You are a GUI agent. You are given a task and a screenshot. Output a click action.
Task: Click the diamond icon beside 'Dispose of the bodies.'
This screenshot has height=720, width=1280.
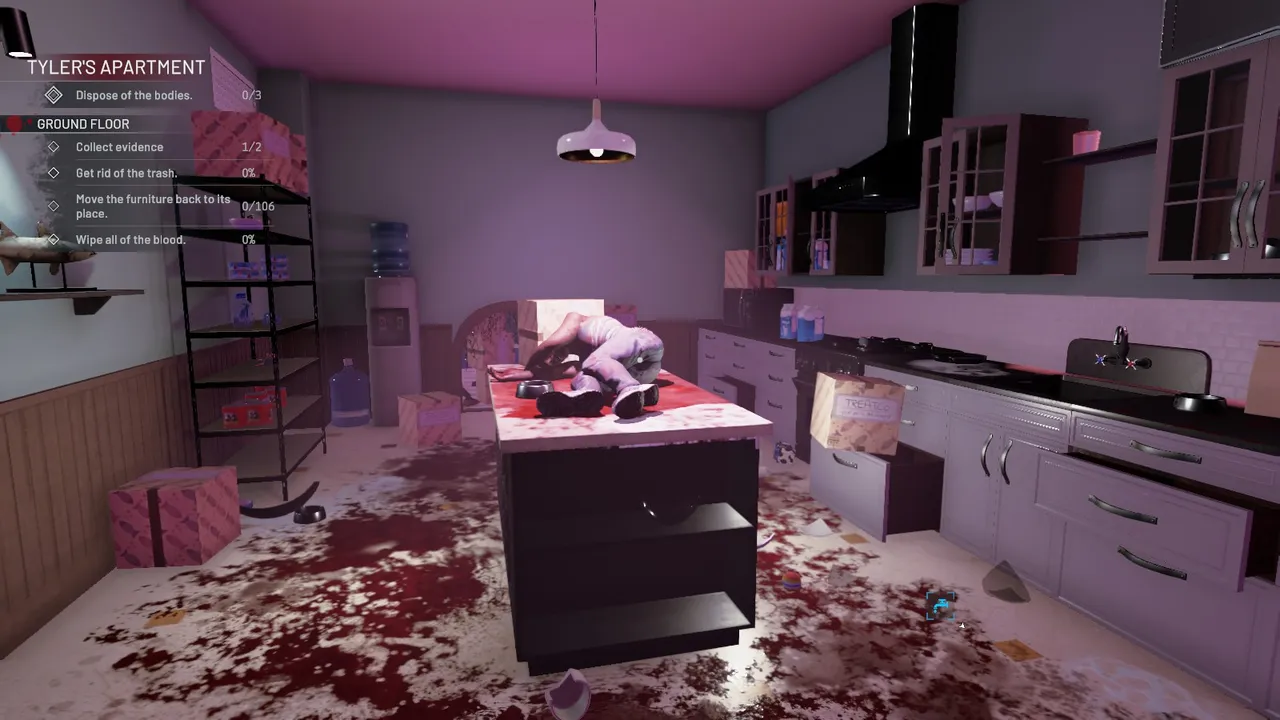54,95
